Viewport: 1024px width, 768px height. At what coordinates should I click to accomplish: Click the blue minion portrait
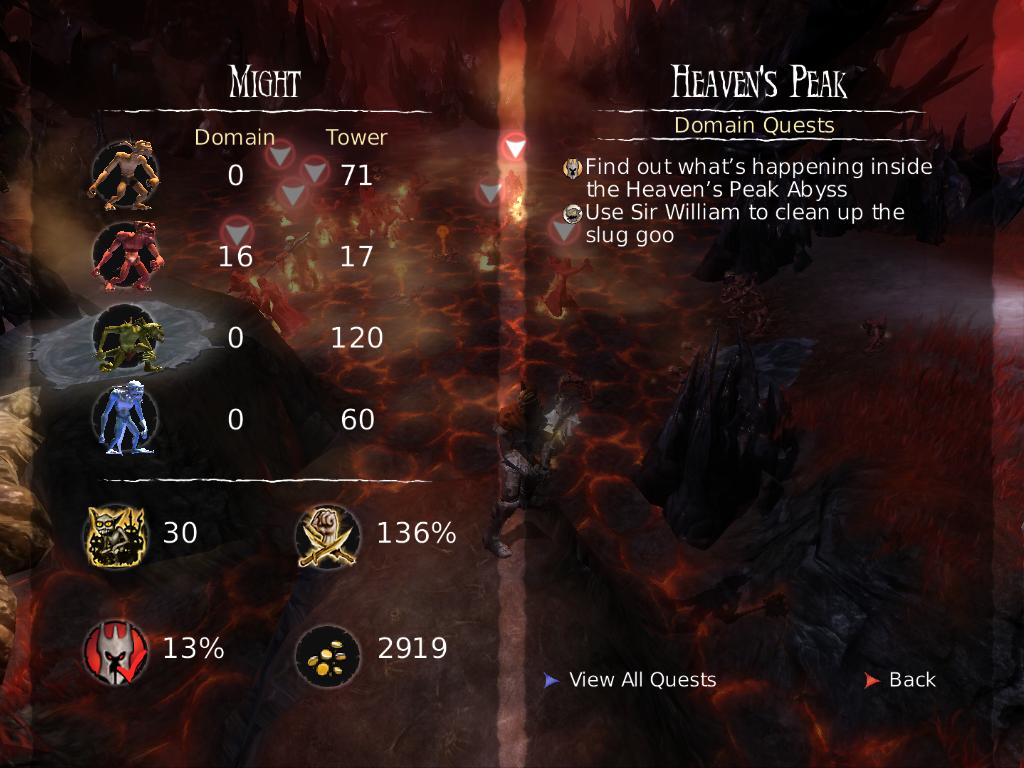124,420
